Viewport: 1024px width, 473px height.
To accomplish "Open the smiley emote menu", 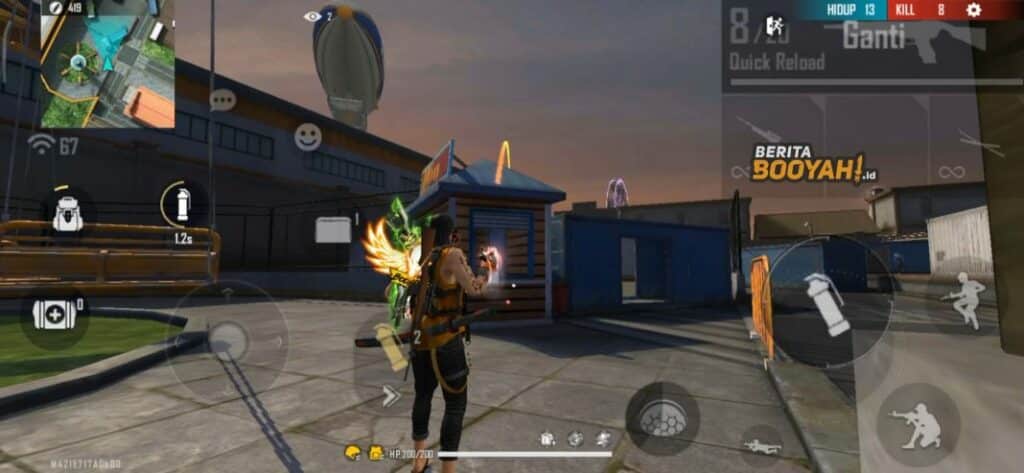I will coord(308,137).
